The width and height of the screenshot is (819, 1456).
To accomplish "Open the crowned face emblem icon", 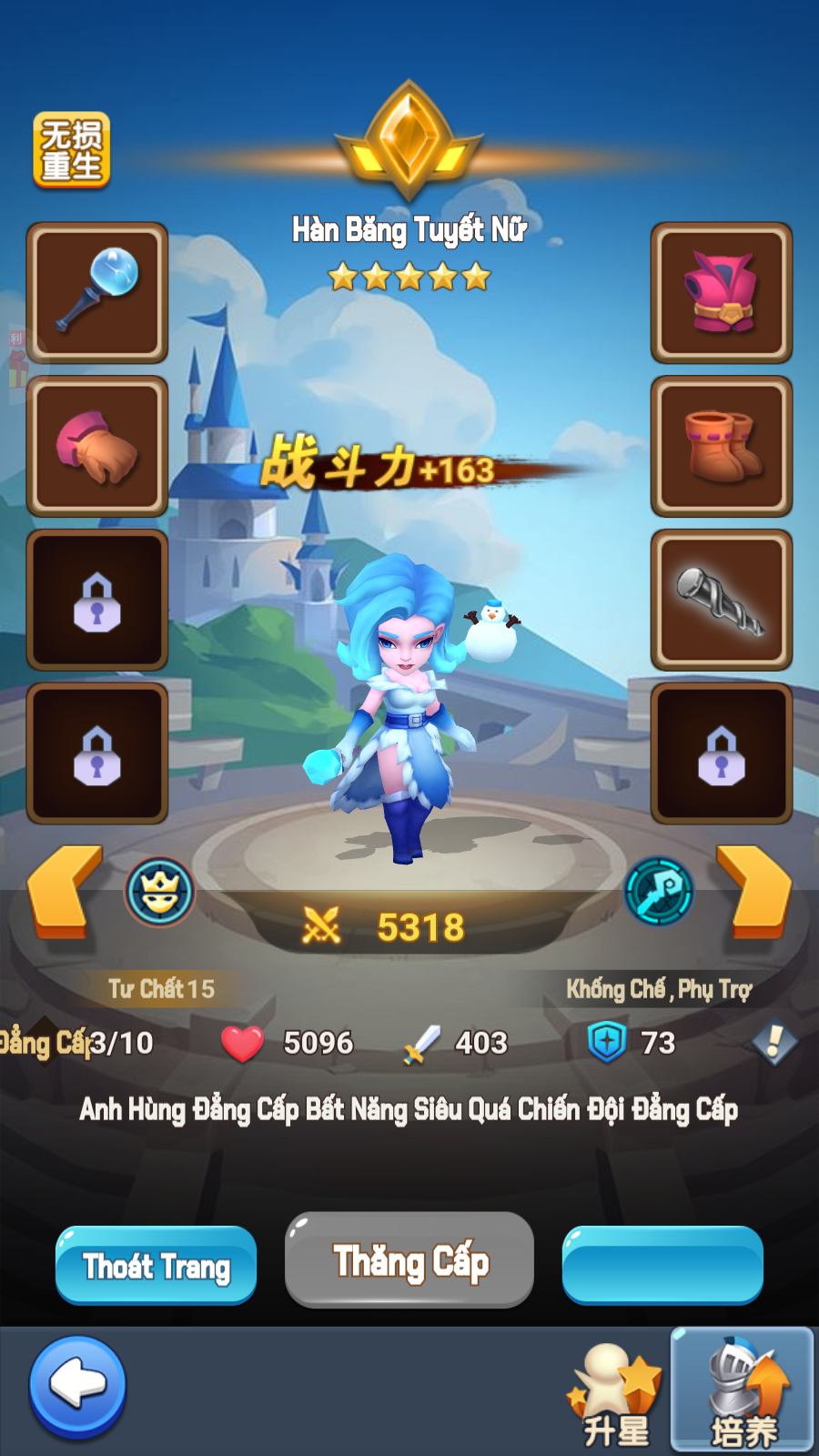I will pyautogui.click(x=160, y=892).
